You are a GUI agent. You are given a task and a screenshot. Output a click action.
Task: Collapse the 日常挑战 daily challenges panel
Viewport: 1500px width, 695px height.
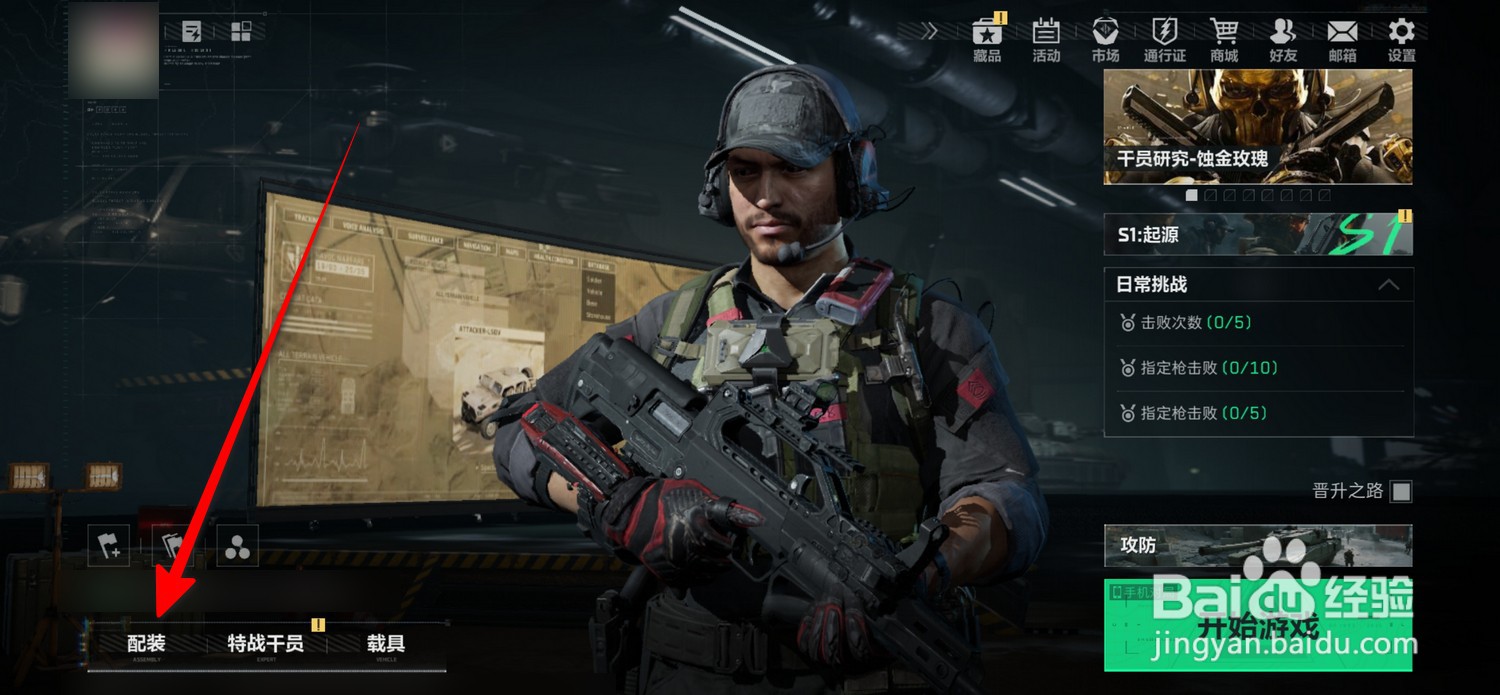point(1388,285)
